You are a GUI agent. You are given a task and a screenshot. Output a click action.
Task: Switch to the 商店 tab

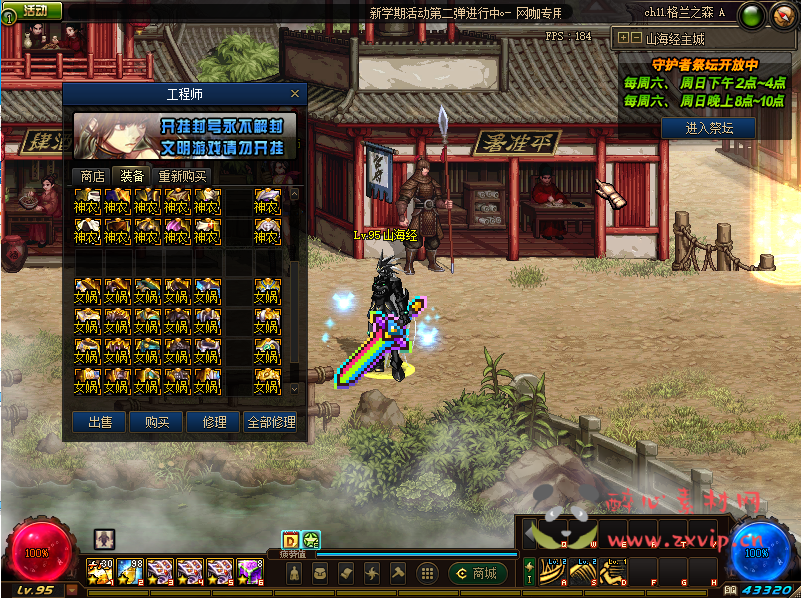(x=92, y=176)
